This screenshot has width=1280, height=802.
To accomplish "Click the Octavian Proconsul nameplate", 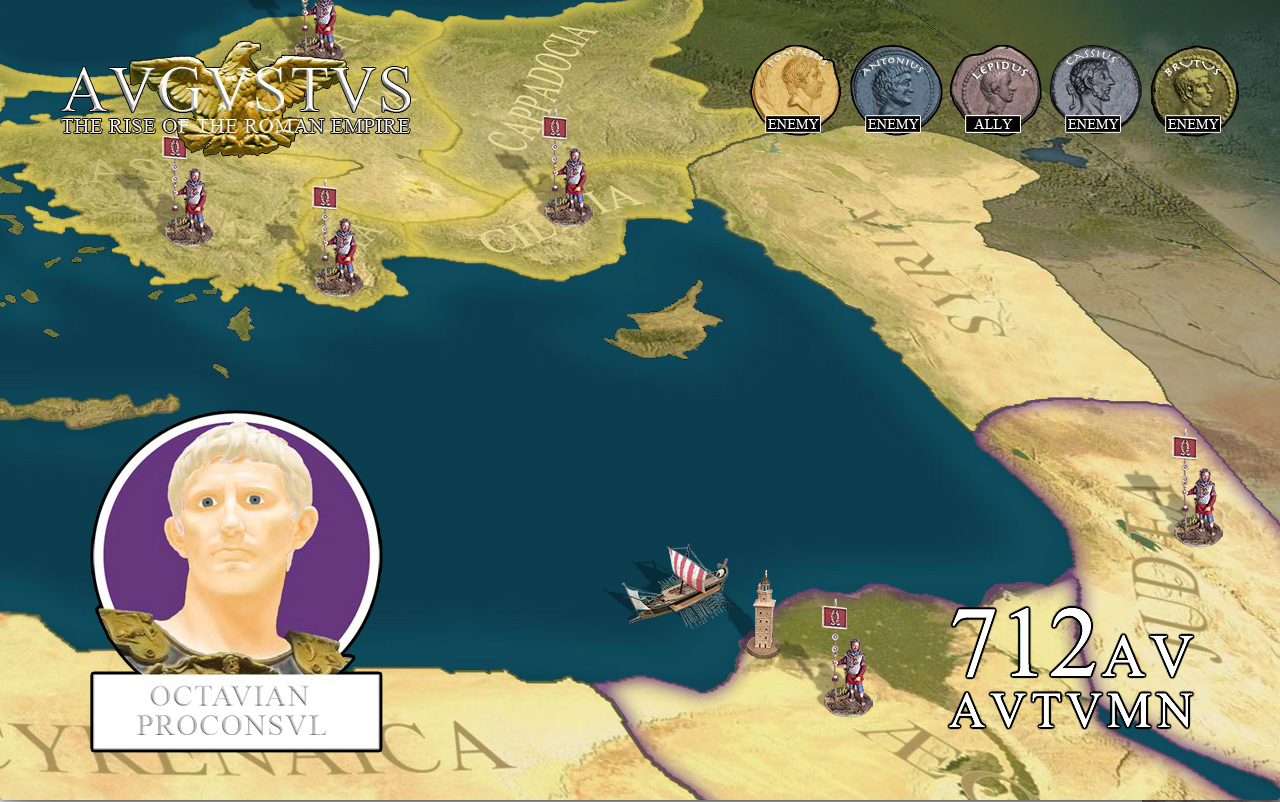I will tap(237, 711).
